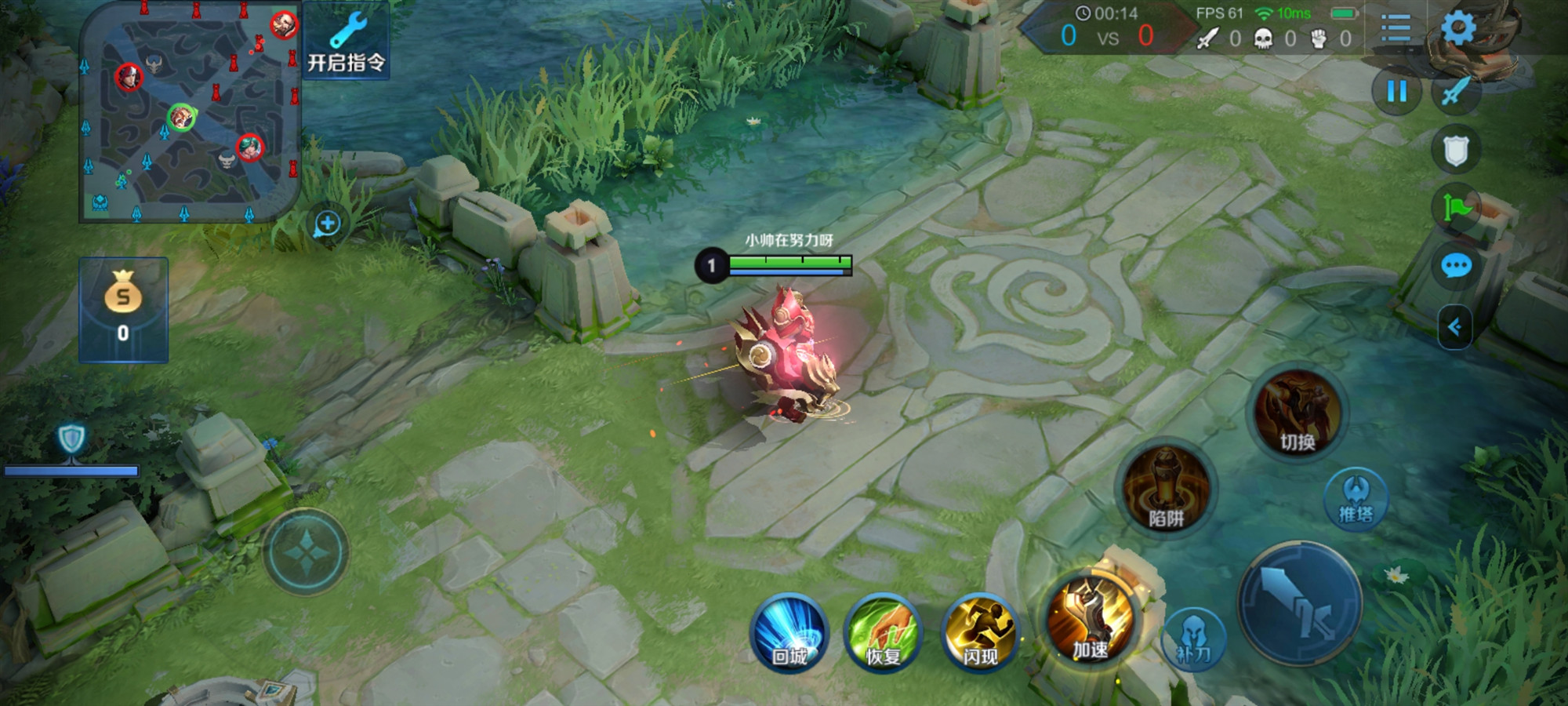Viewport: 1568px width, 706px height.
Task: Tap the movement joystick pad
Action: pyautogui.click(x=306, y=551)
